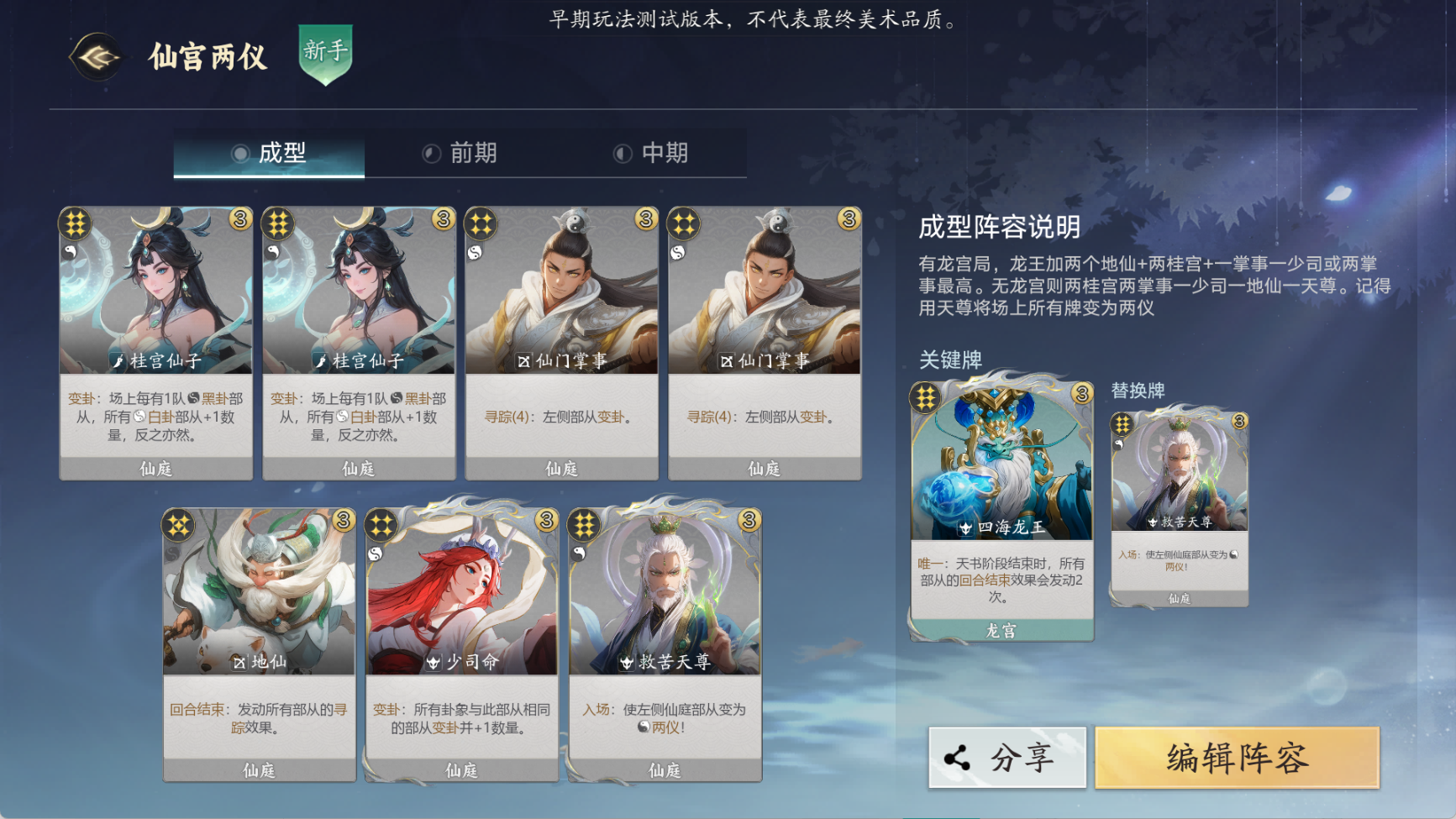Image resolution: width=1456 pixels, height=819 pixels.
Task: Select the 中期 radio circle
Action: tap(622, 153)
